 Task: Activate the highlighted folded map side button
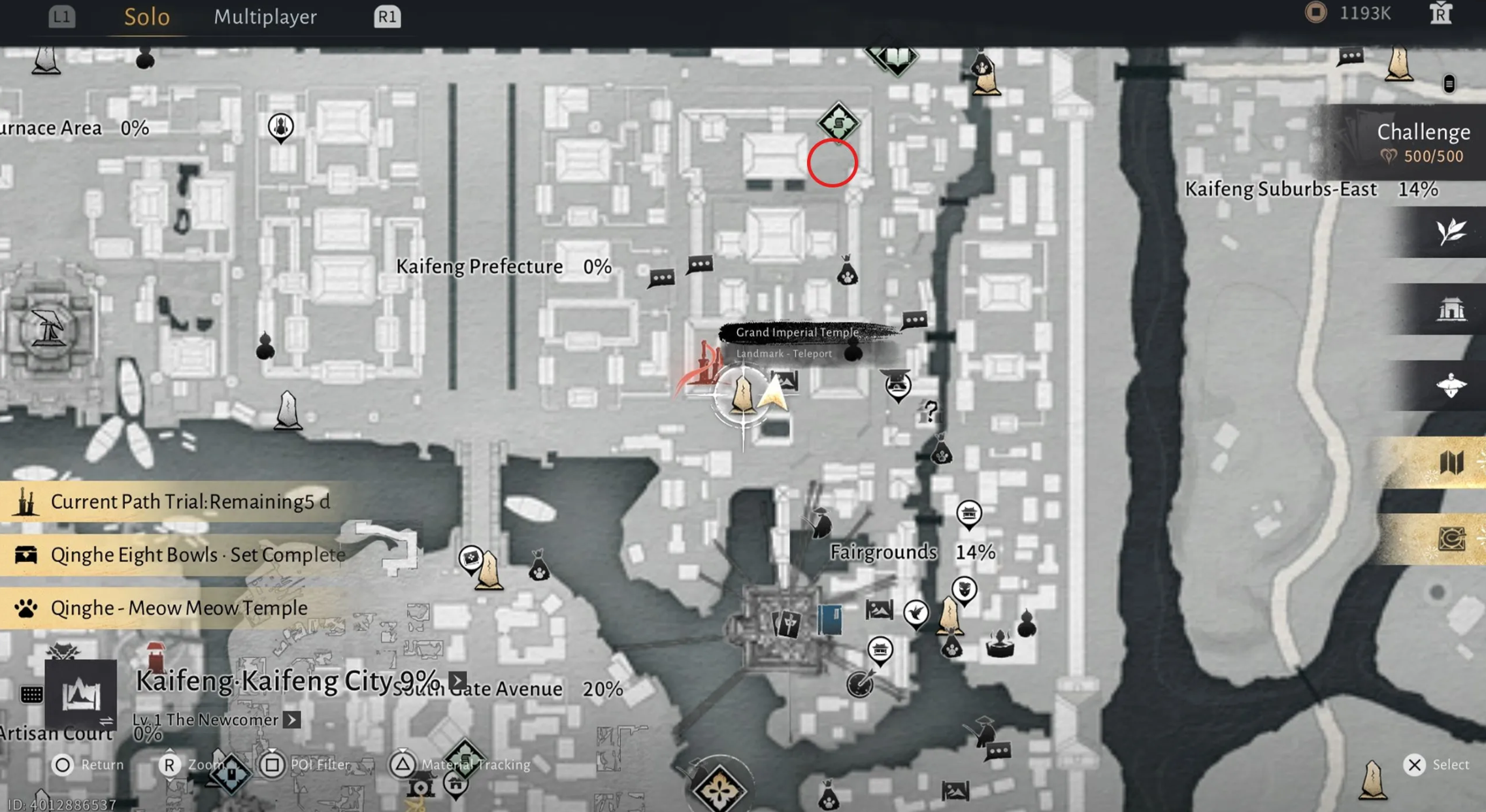(x=1451, y=463)
